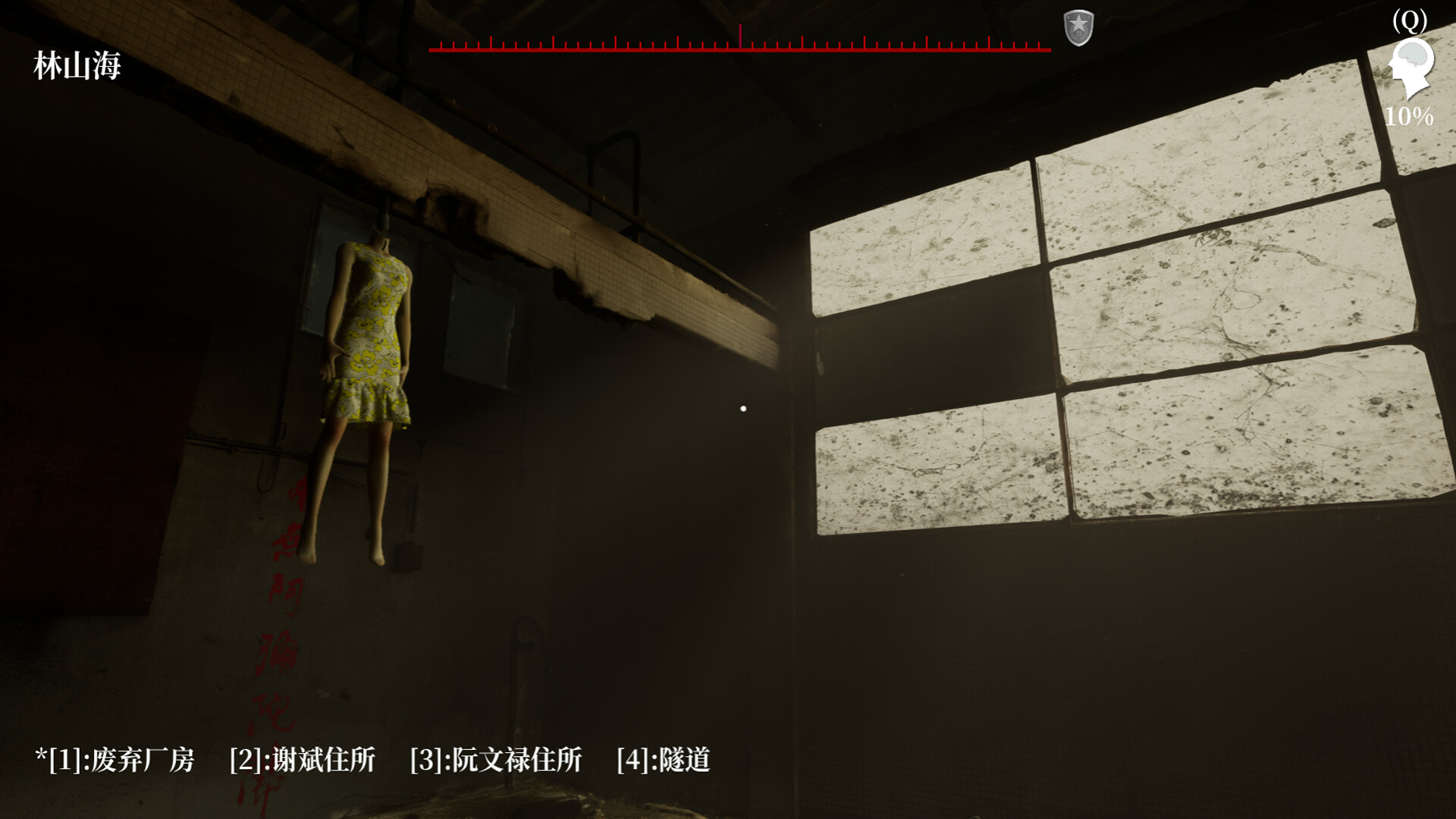Click the shield badge icon at top center

coord(1078,26)
